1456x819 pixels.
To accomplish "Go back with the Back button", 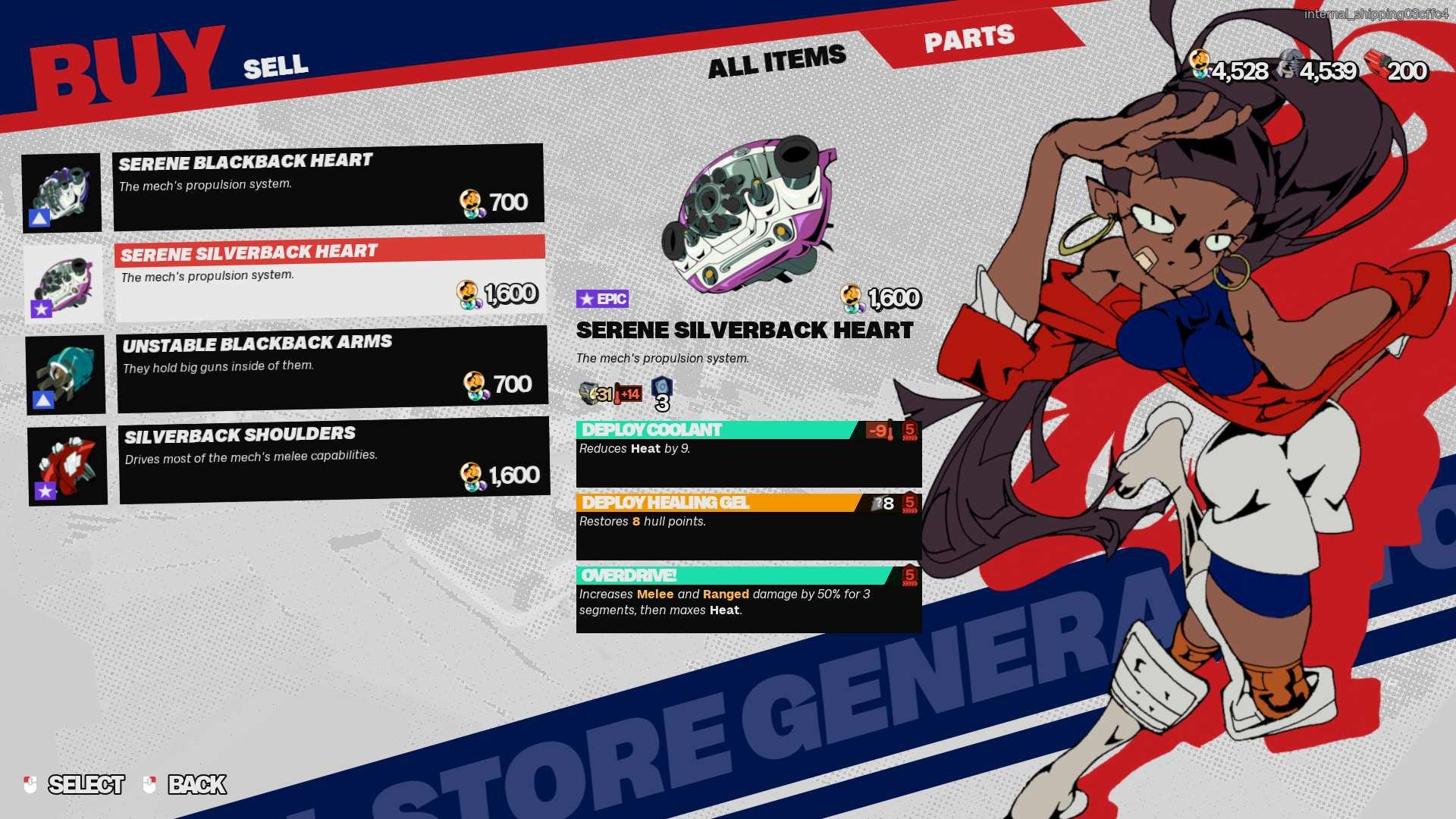I will pos(186,784).
